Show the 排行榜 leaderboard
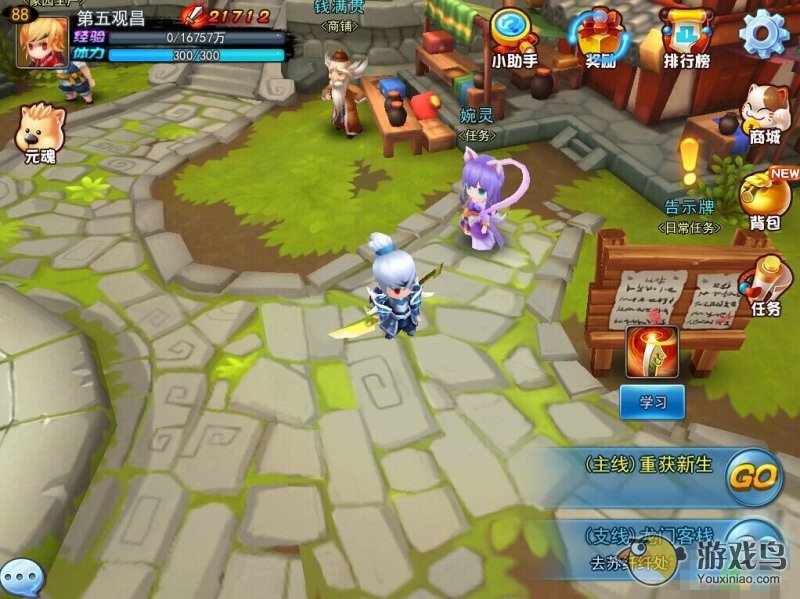This screenshot has height=599, width=800. click(685, 36)
